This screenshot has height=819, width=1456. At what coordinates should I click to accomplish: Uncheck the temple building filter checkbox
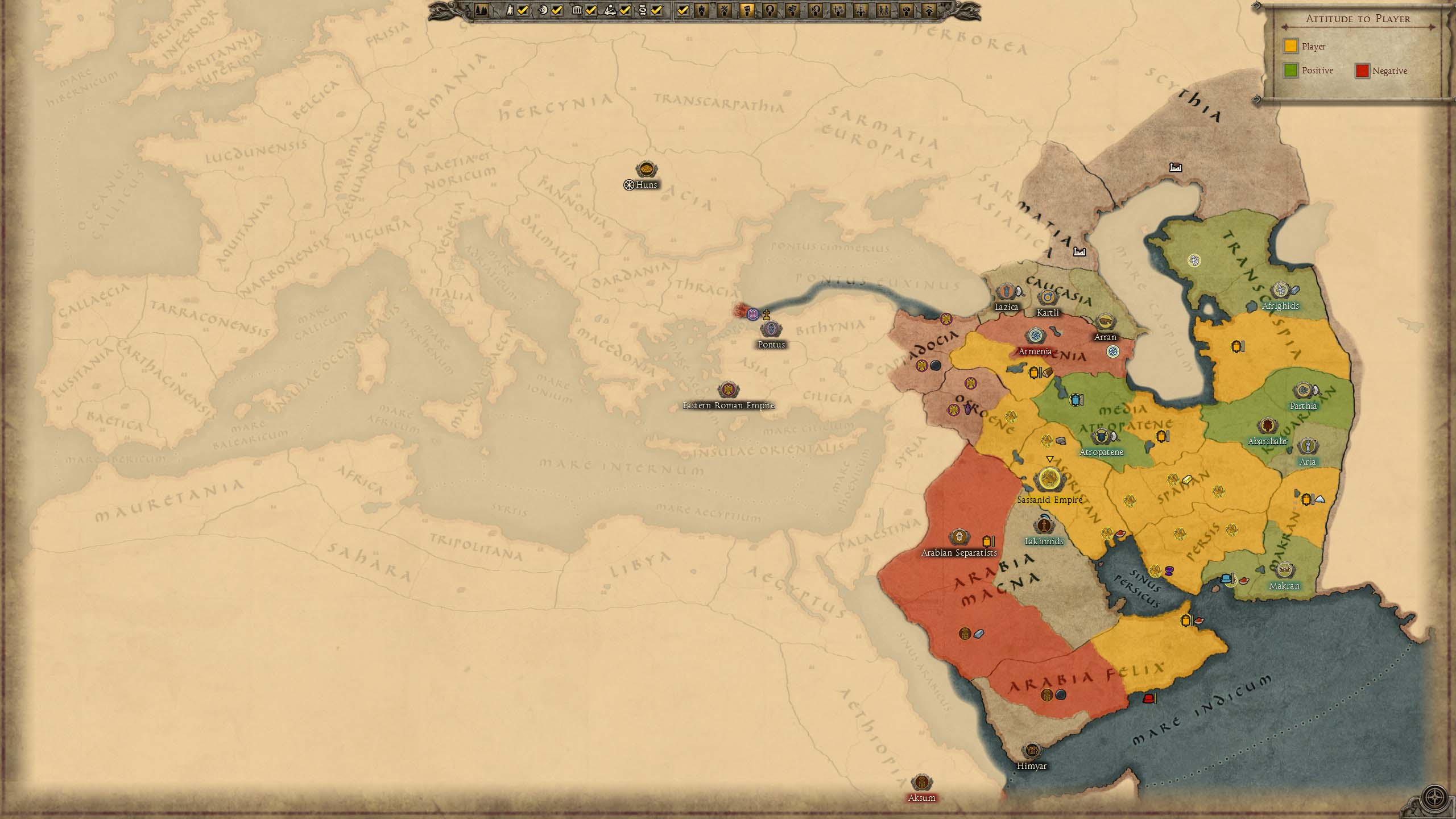[x=591, y=10]
